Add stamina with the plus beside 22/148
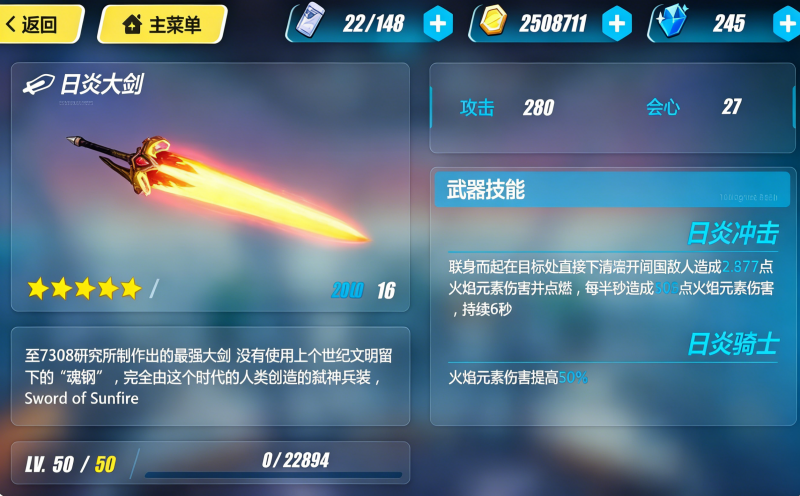The width and height of the screenshot is (800, 496). (438, 23)
